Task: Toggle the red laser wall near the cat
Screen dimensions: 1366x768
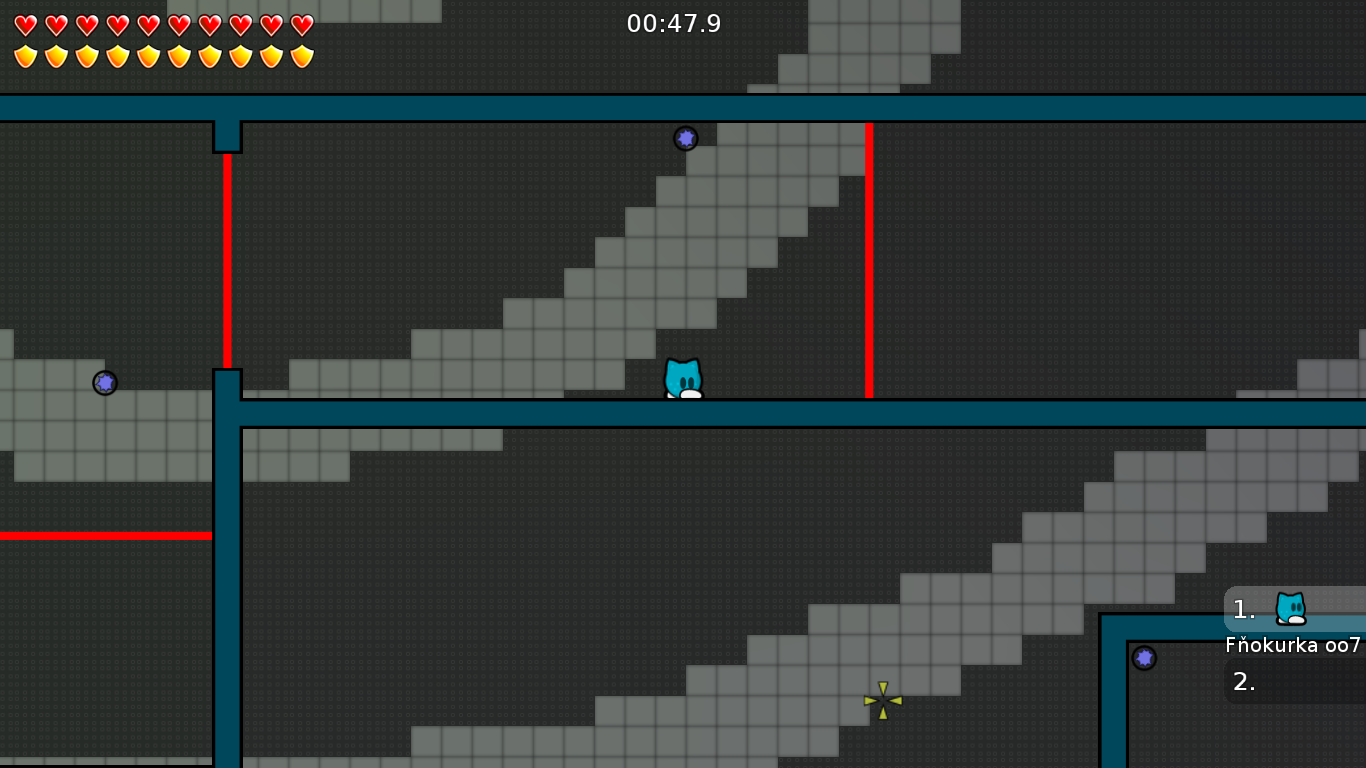Action: coord(869,260)
